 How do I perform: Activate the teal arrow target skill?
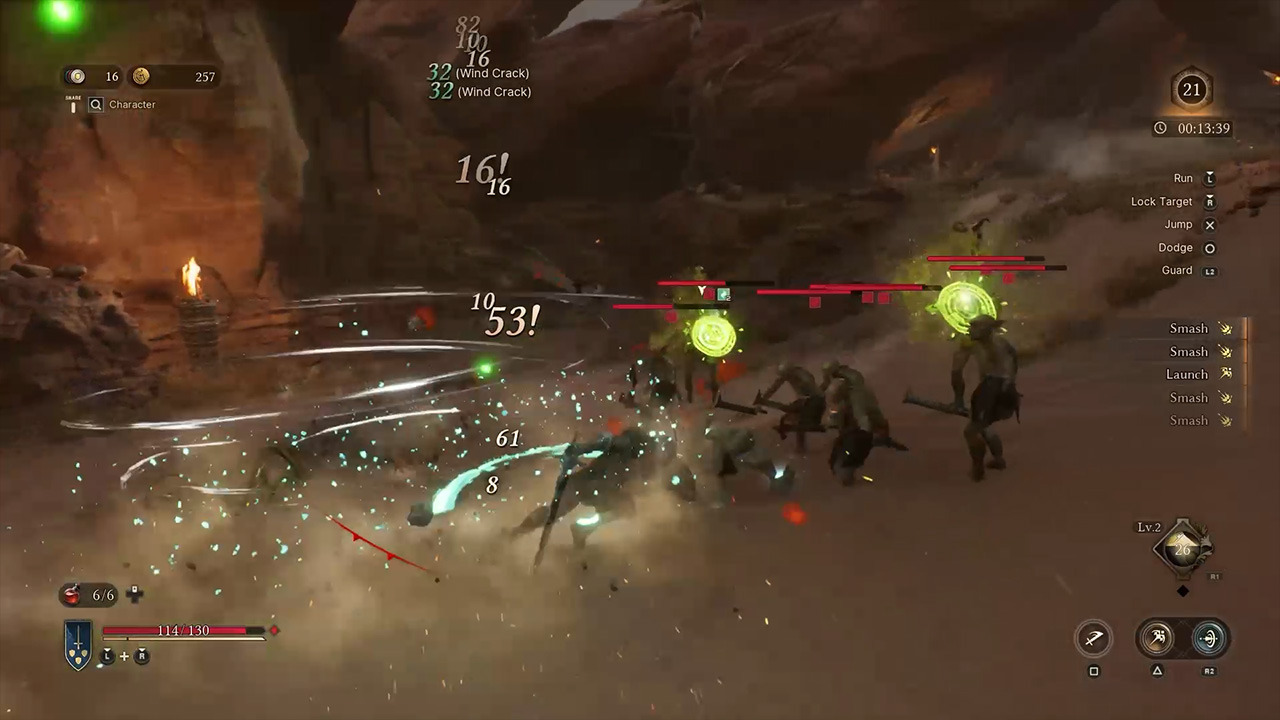(1208, 638)
